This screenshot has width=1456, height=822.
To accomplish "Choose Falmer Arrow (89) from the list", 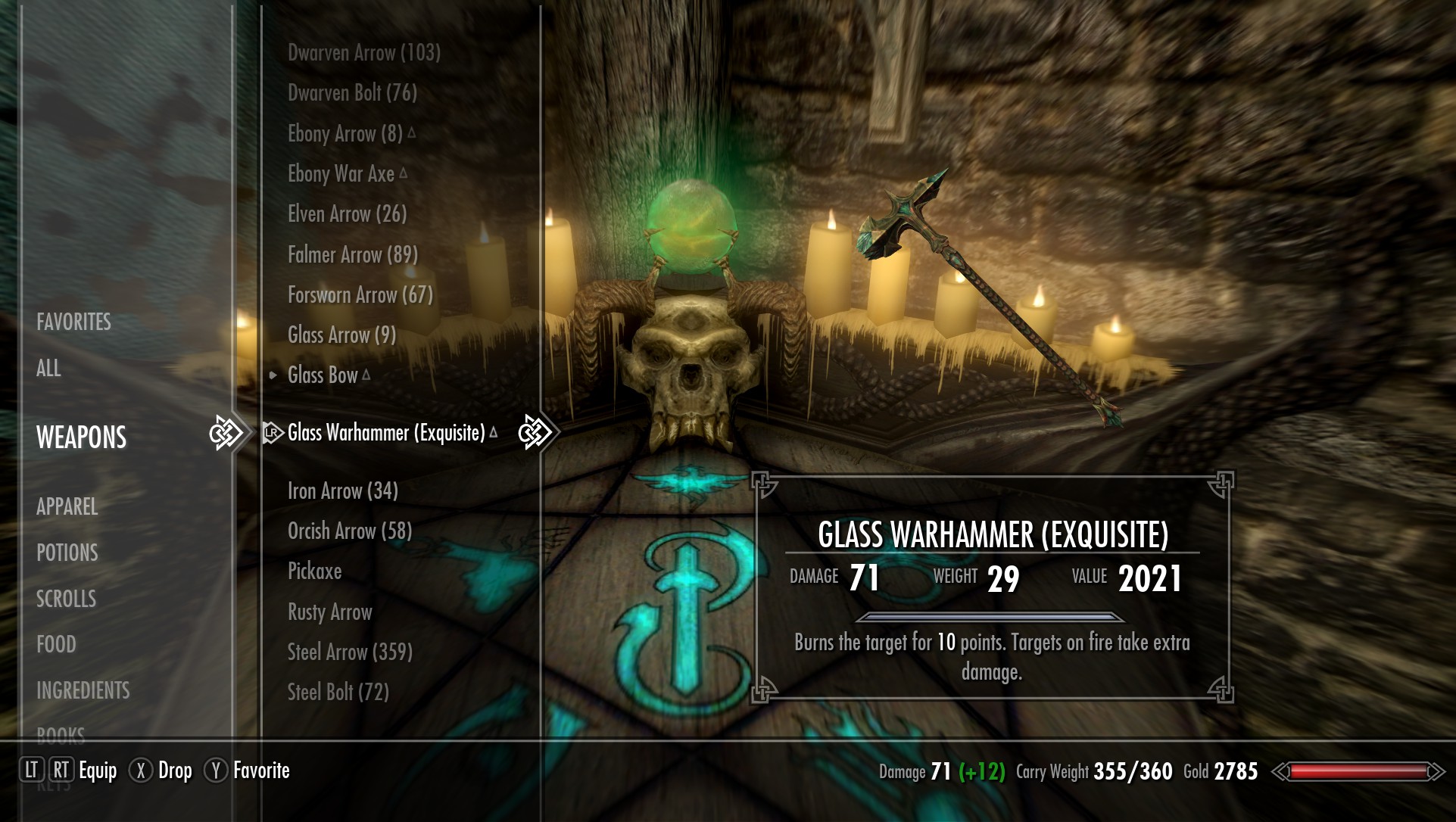I will 352,255.
